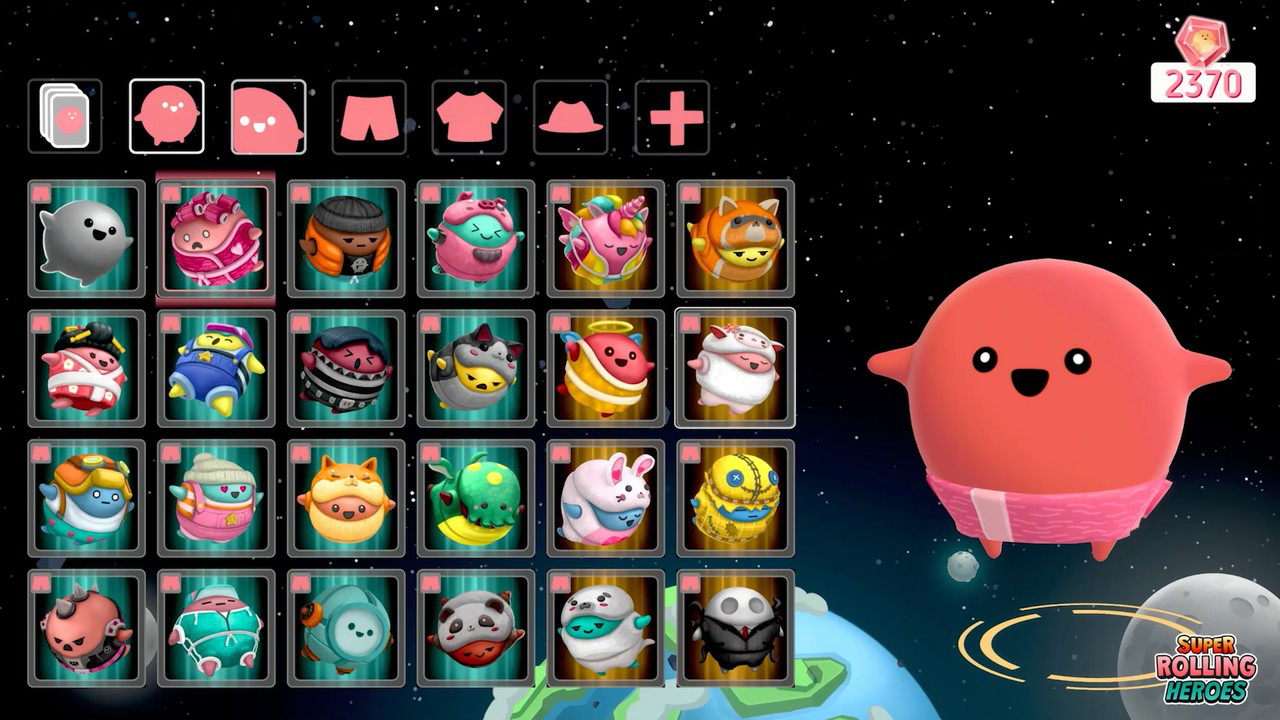The image size is (1280, 720).
Task: Click the gem currency icon at top right
Action: coord(1204,36)
